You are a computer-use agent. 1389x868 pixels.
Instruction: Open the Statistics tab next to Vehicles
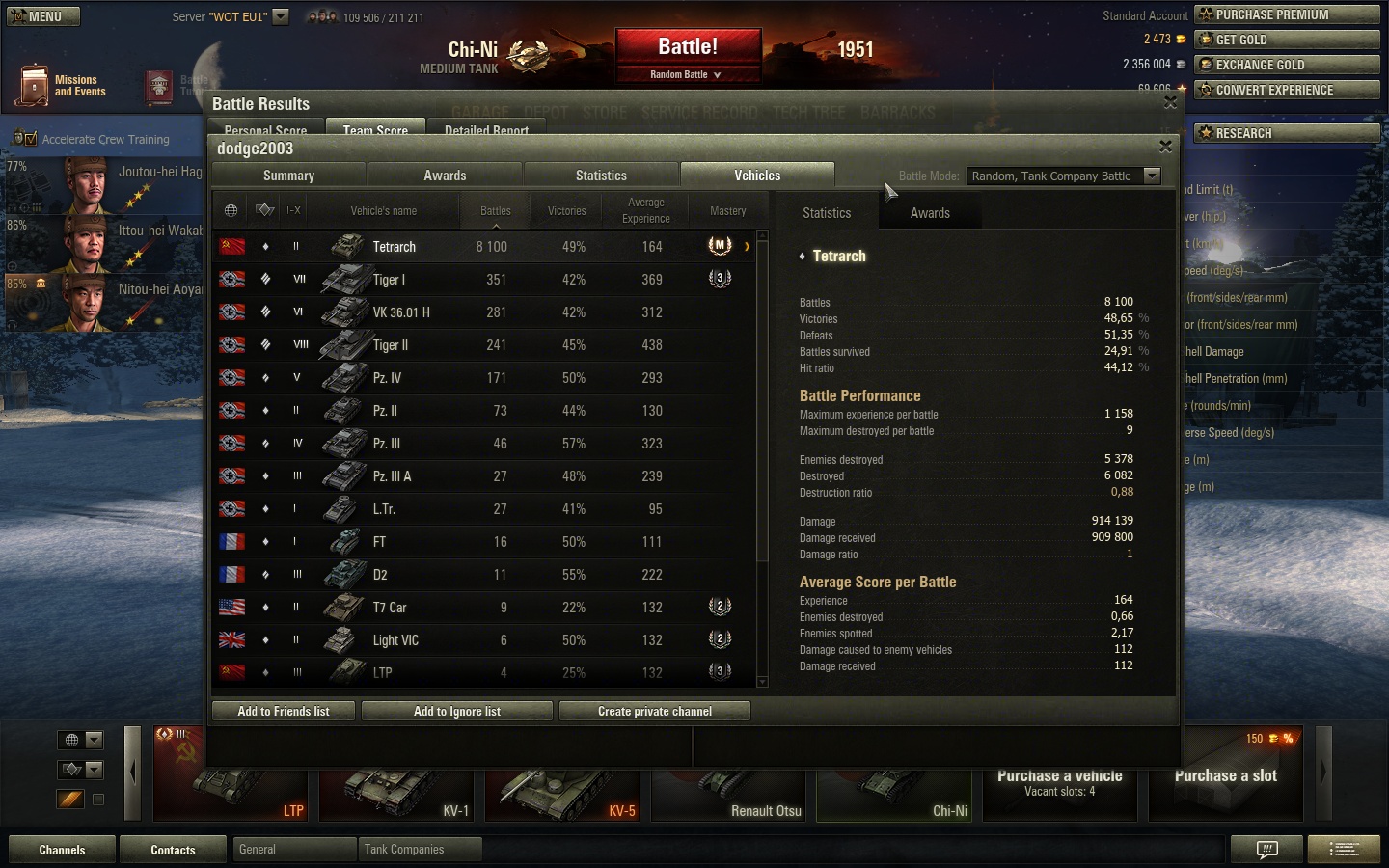pyautogui.click(x=601, y=176)
